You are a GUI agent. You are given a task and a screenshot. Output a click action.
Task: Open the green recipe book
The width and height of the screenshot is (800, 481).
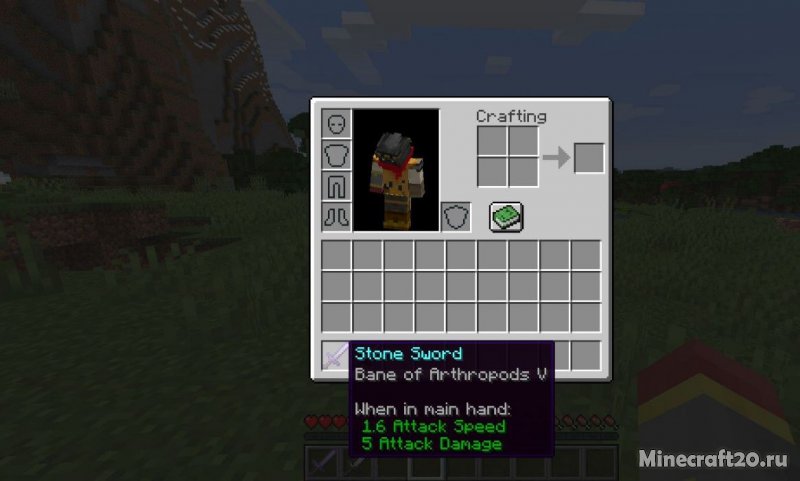click(x=507, y=216)
